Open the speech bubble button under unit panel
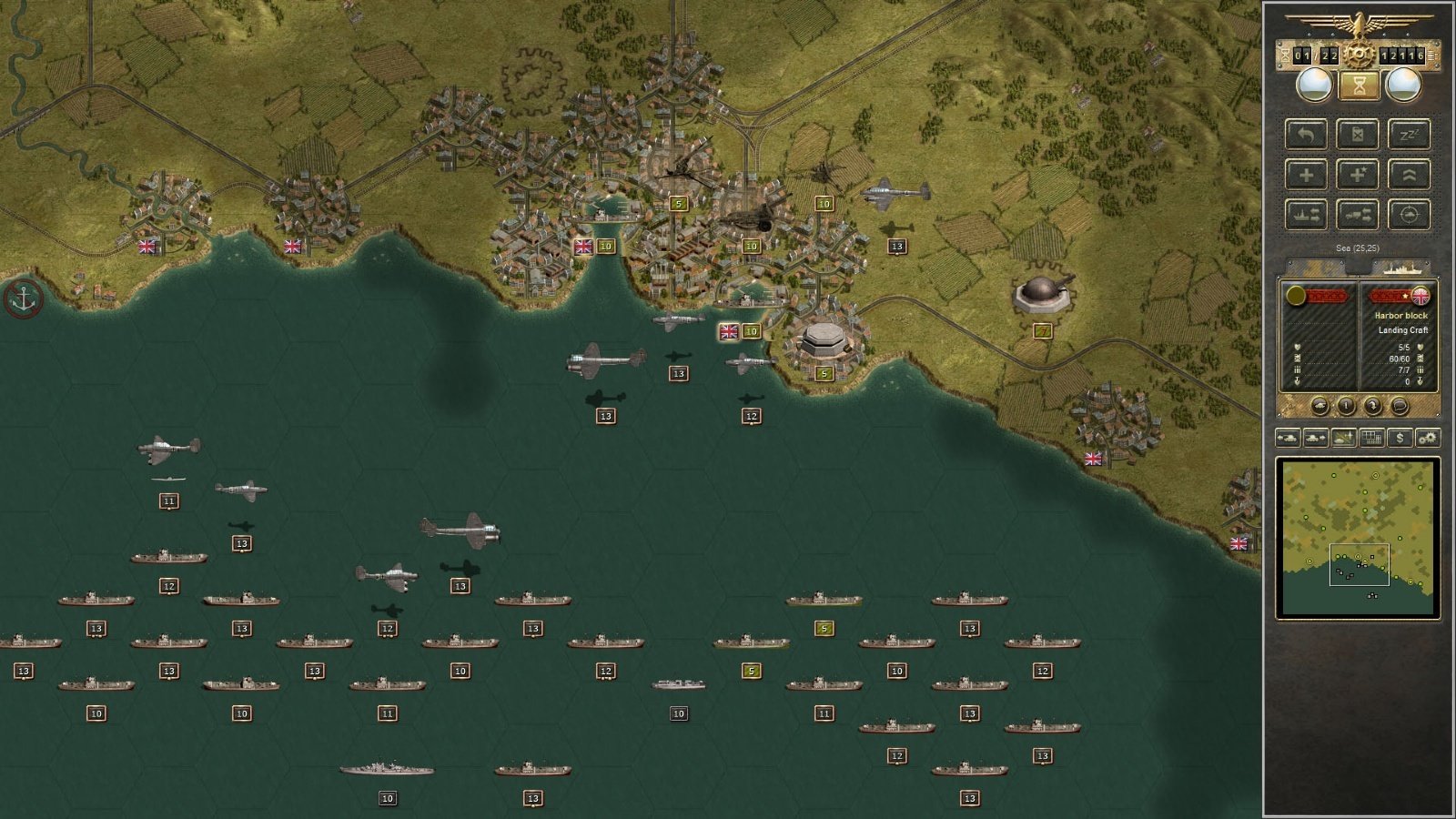1456x819 pixels. (1399, 406)
